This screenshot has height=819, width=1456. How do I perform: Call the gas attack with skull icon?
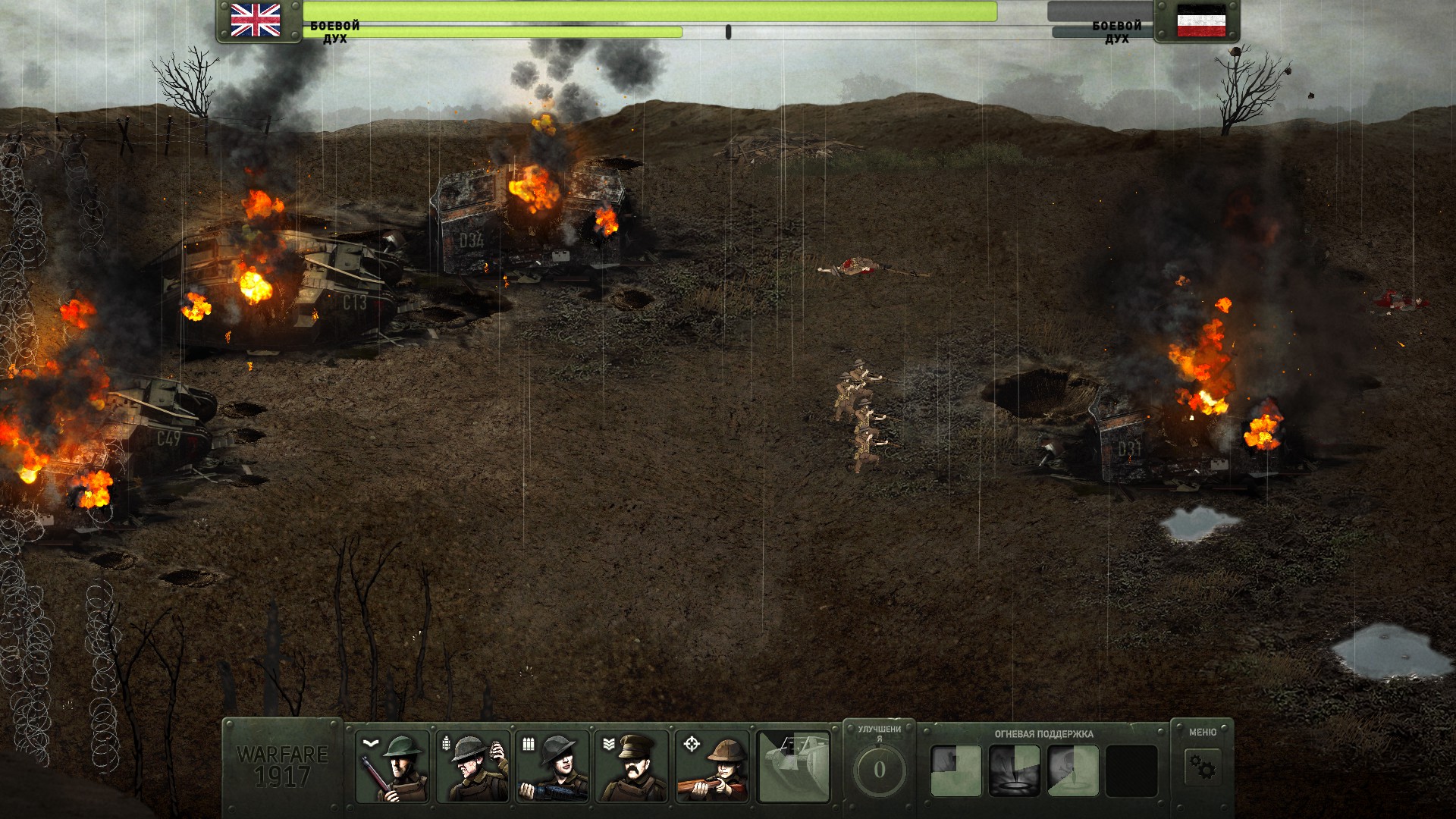pos(1073,770)
